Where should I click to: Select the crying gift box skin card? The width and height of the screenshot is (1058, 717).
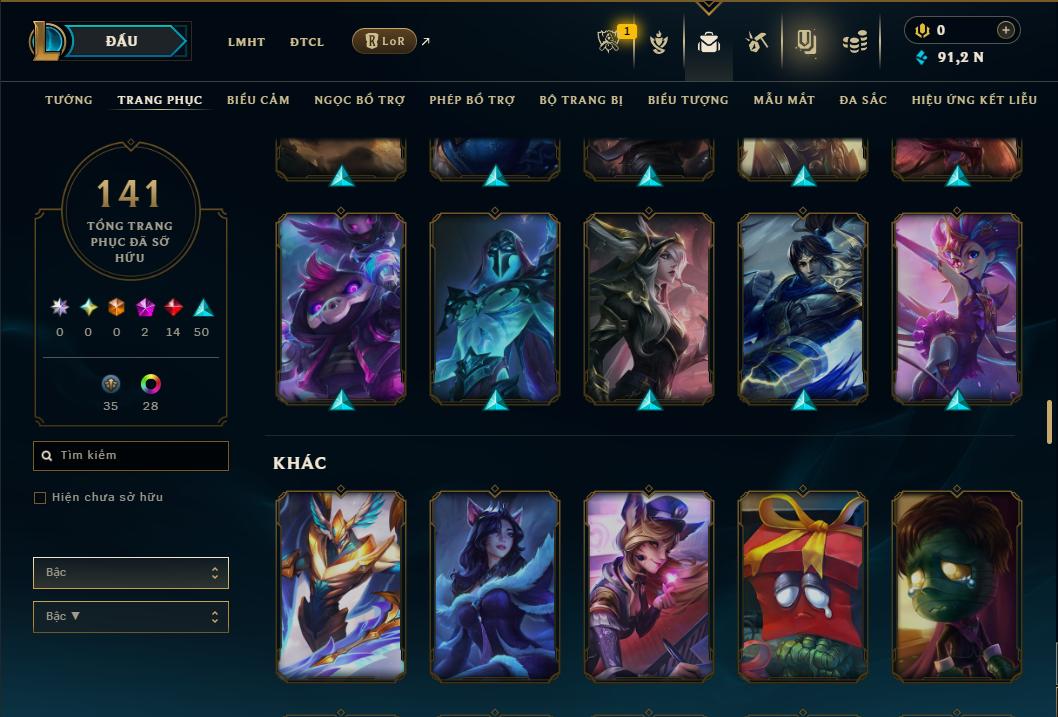point(803,586)
